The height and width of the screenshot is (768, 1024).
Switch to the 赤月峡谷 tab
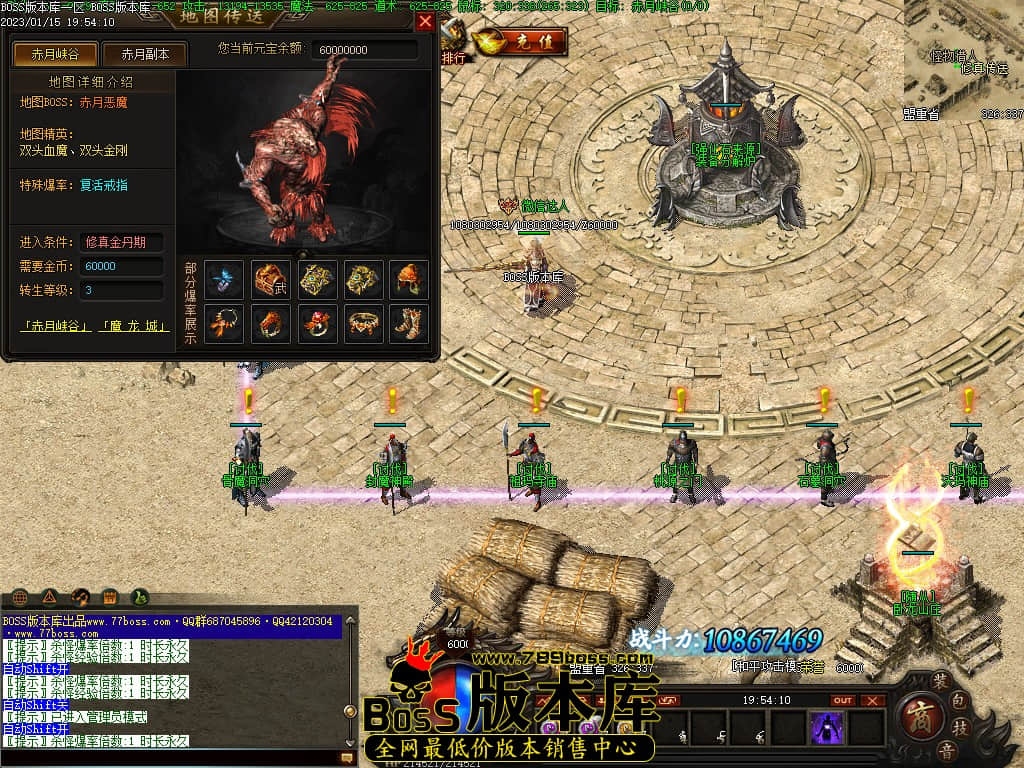point(46,54)
